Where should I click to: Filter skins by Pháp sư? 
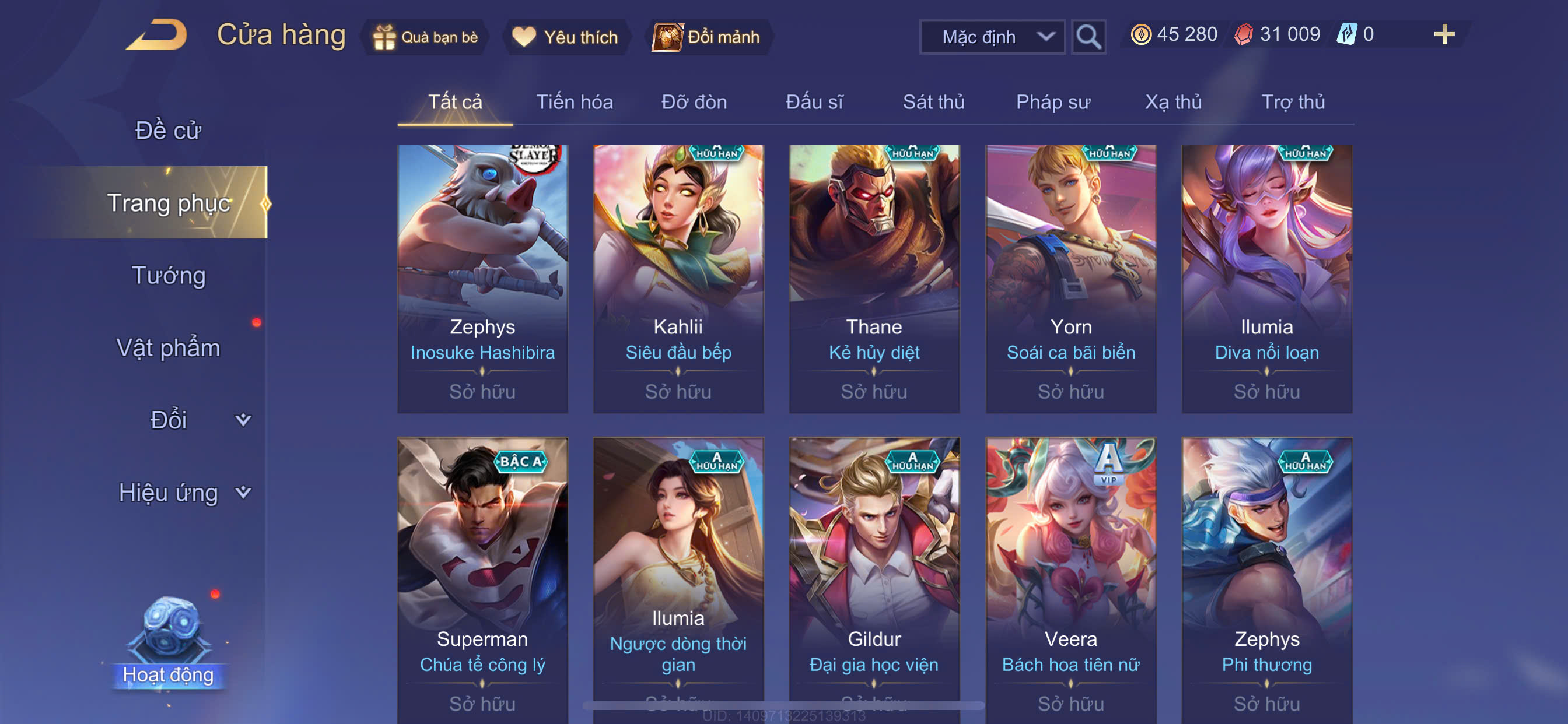point(1053,101)
